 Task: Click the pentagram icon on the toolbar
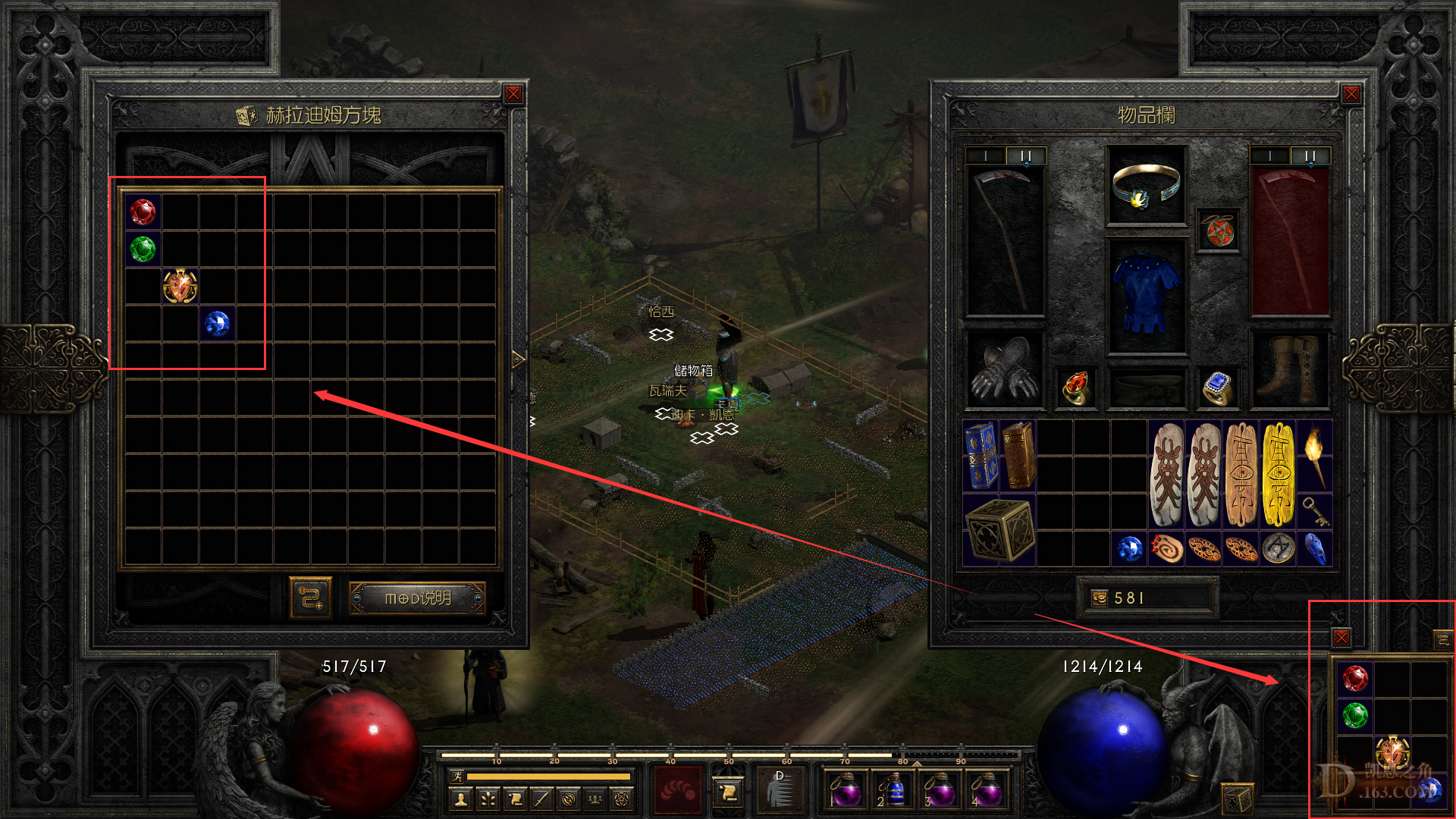(623, 800)
